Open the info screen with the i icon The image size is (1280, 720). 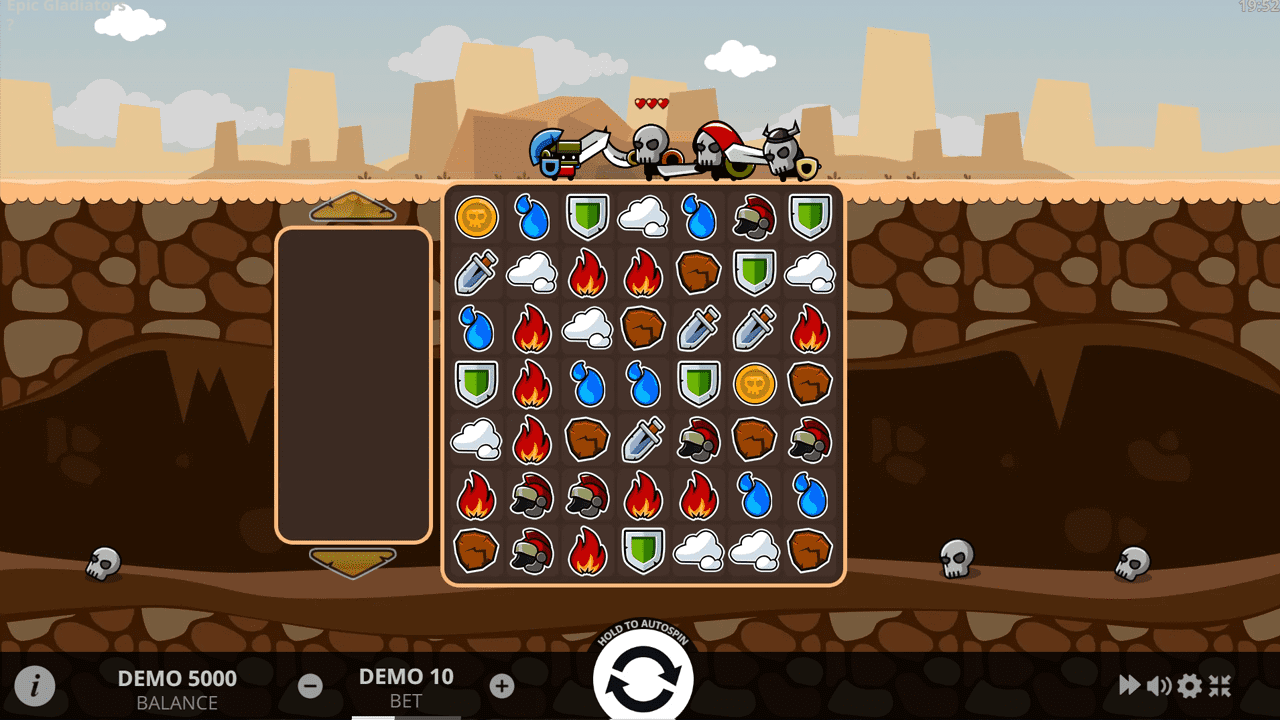coord(37,686)
